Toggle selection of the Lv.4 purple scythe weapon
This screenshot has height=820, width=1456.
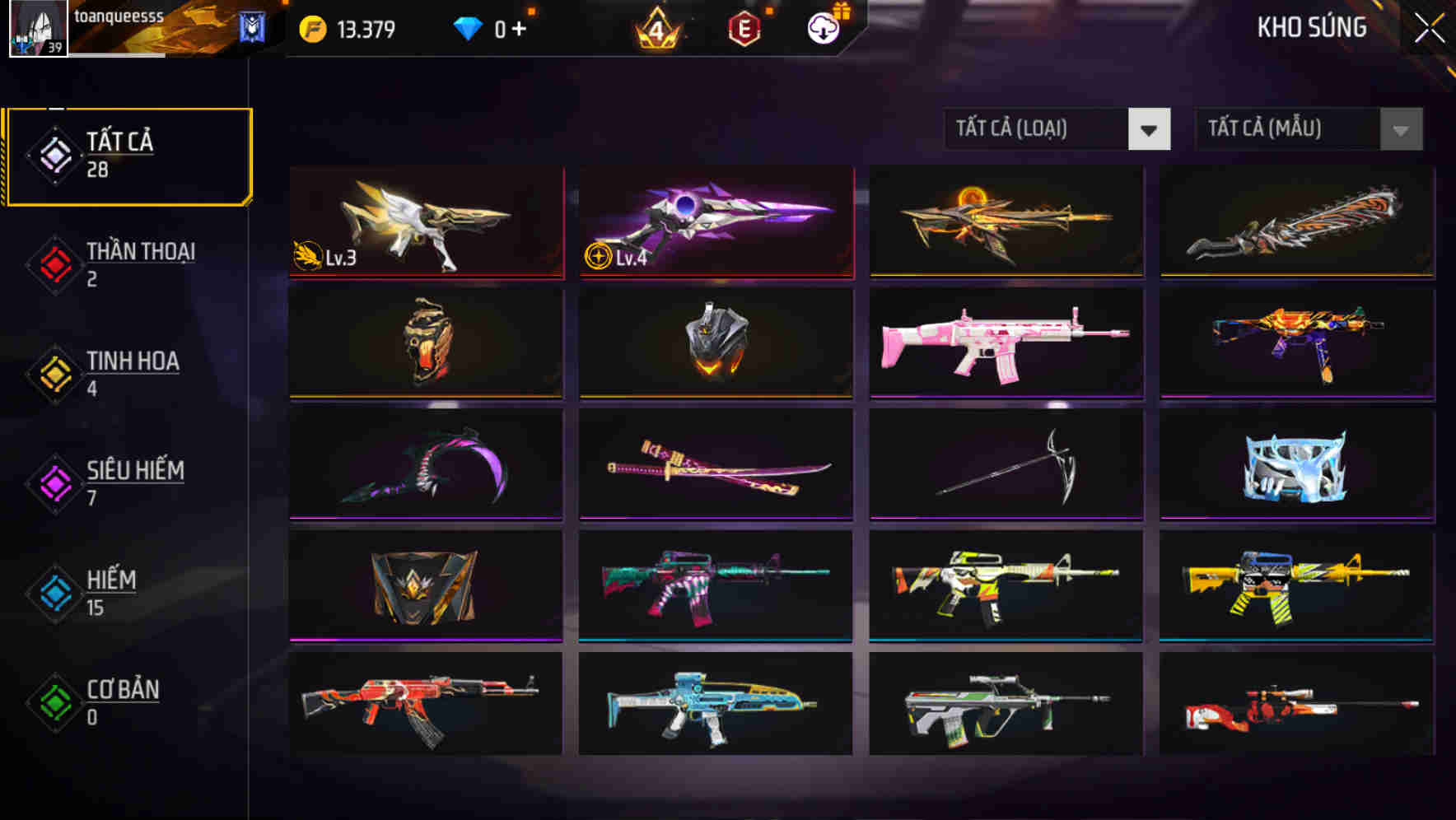[x=715, y=224]
